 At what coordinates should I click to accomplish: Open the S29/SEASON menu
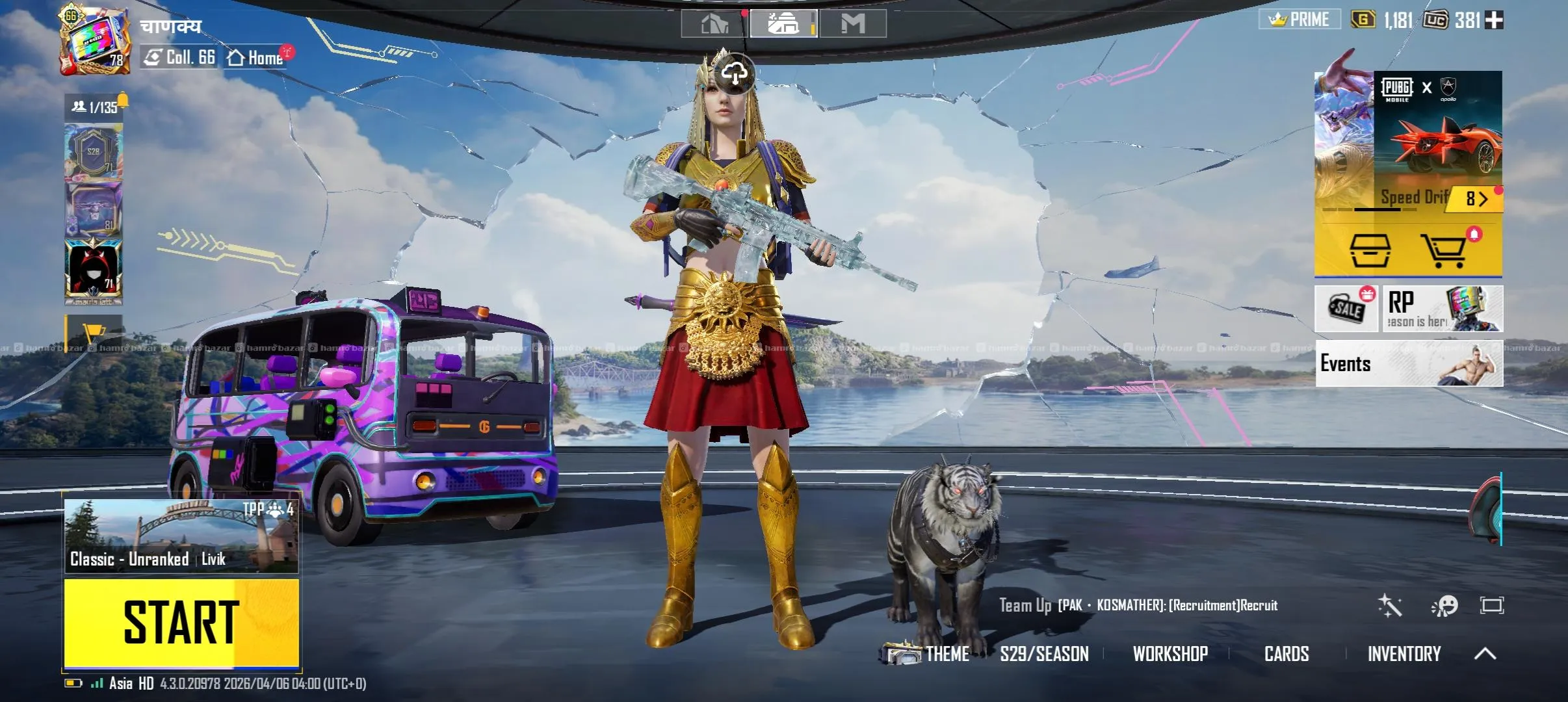click(1044, 654)
